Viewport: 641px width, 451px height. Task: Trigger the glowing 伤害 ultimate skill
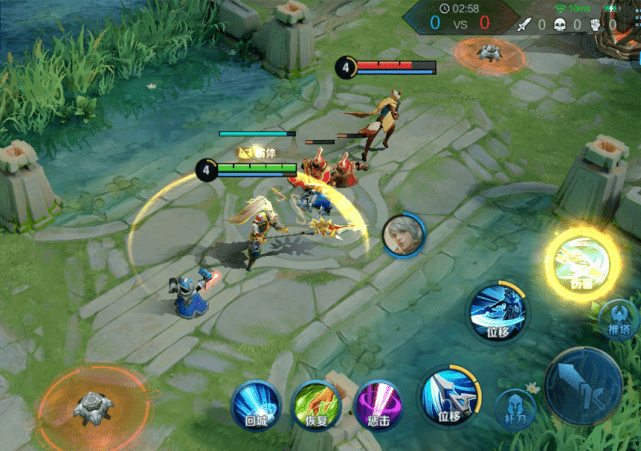pyautogui.click(x=581, y=263)
